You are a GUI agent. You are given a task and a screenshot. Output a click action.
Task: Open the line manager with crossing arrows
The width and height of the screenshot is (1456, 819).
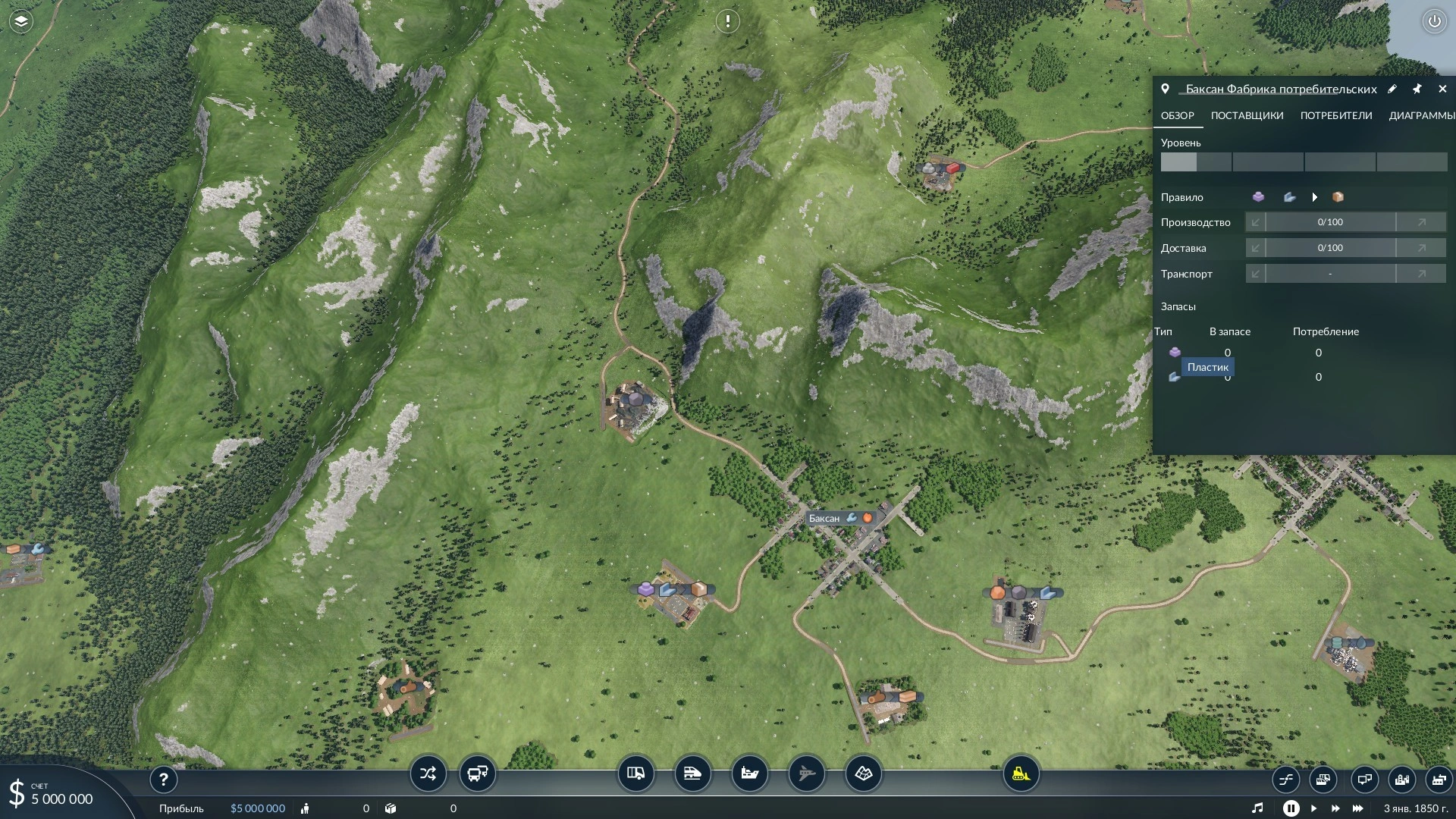point(428,774)
